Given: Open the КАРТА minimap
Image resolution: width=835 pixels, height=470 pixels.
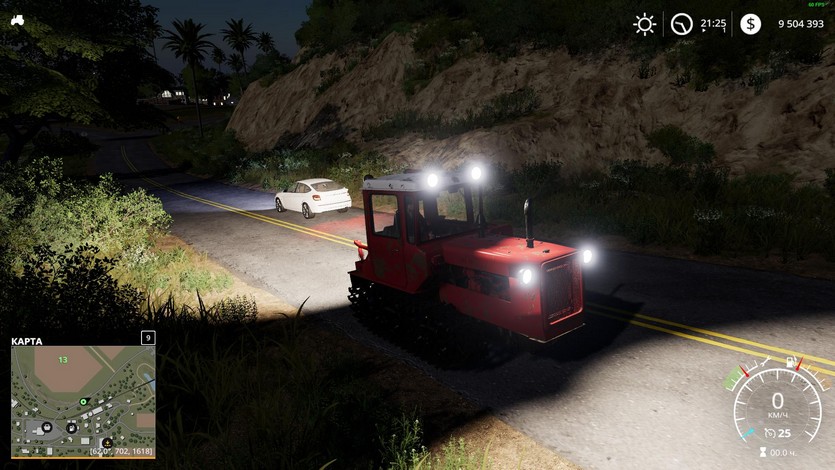Looking at the screenshot, I should [83, 401].
